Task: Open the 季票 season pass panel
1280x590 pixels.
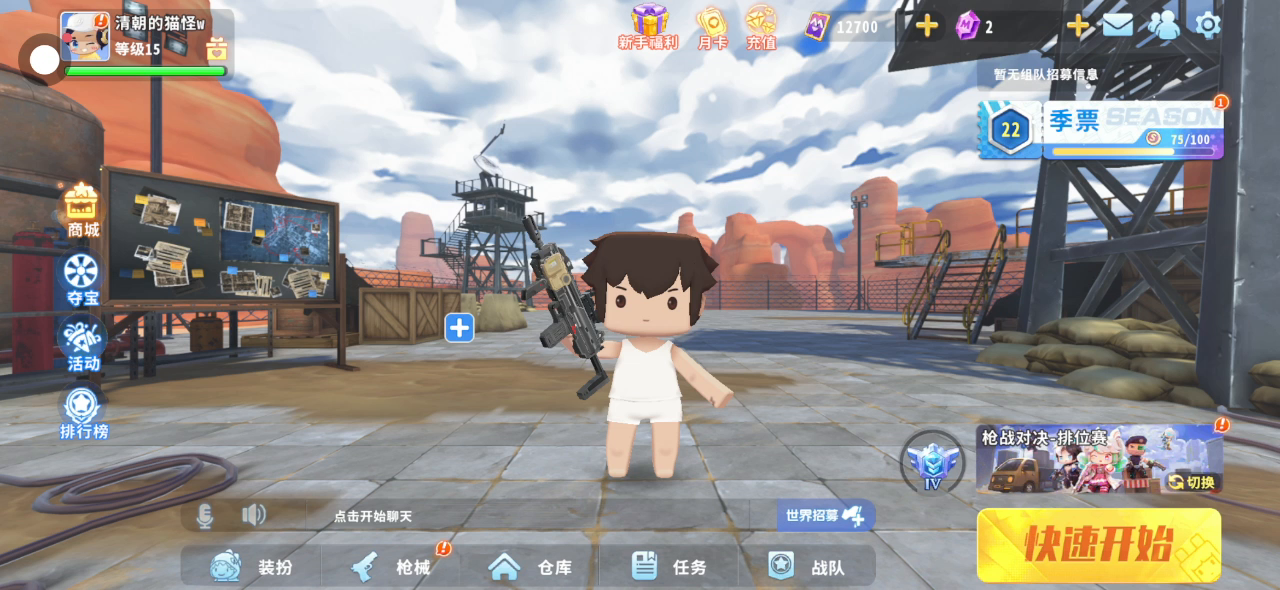Action: click(1100, 129)
